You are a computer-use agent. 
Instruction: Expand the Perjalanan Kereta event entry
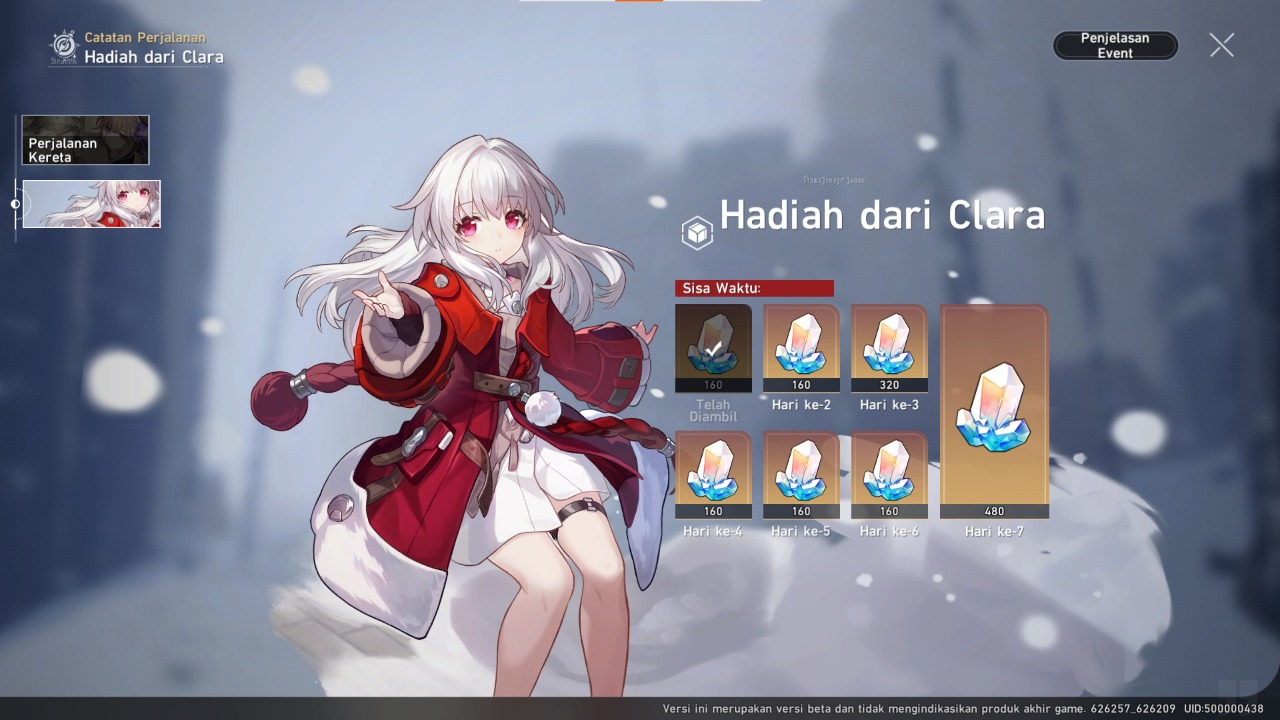pyautogui.click(x=84, y=140)
